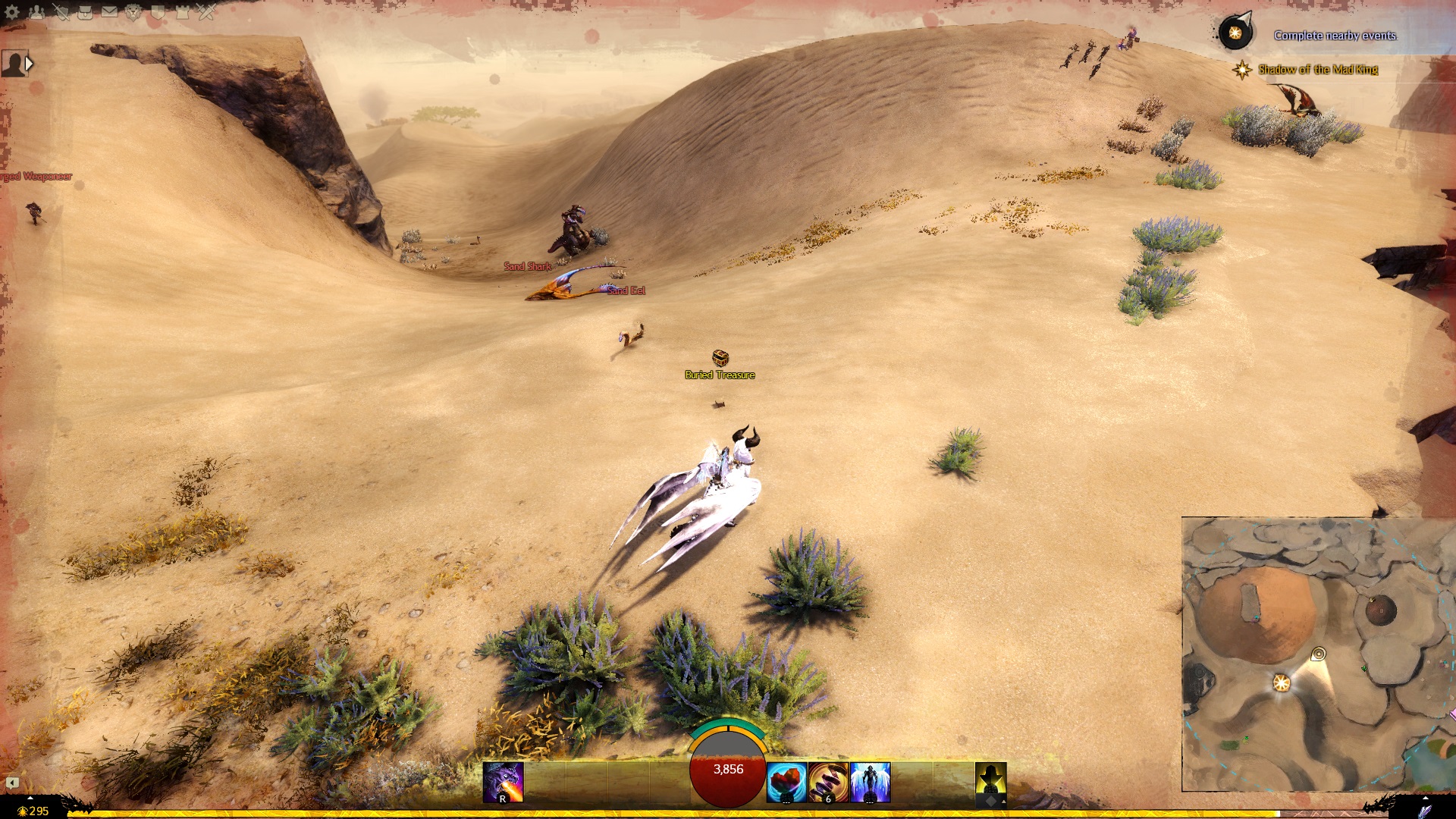
Task: Open the guild shield icon
Action: point(158,11)
